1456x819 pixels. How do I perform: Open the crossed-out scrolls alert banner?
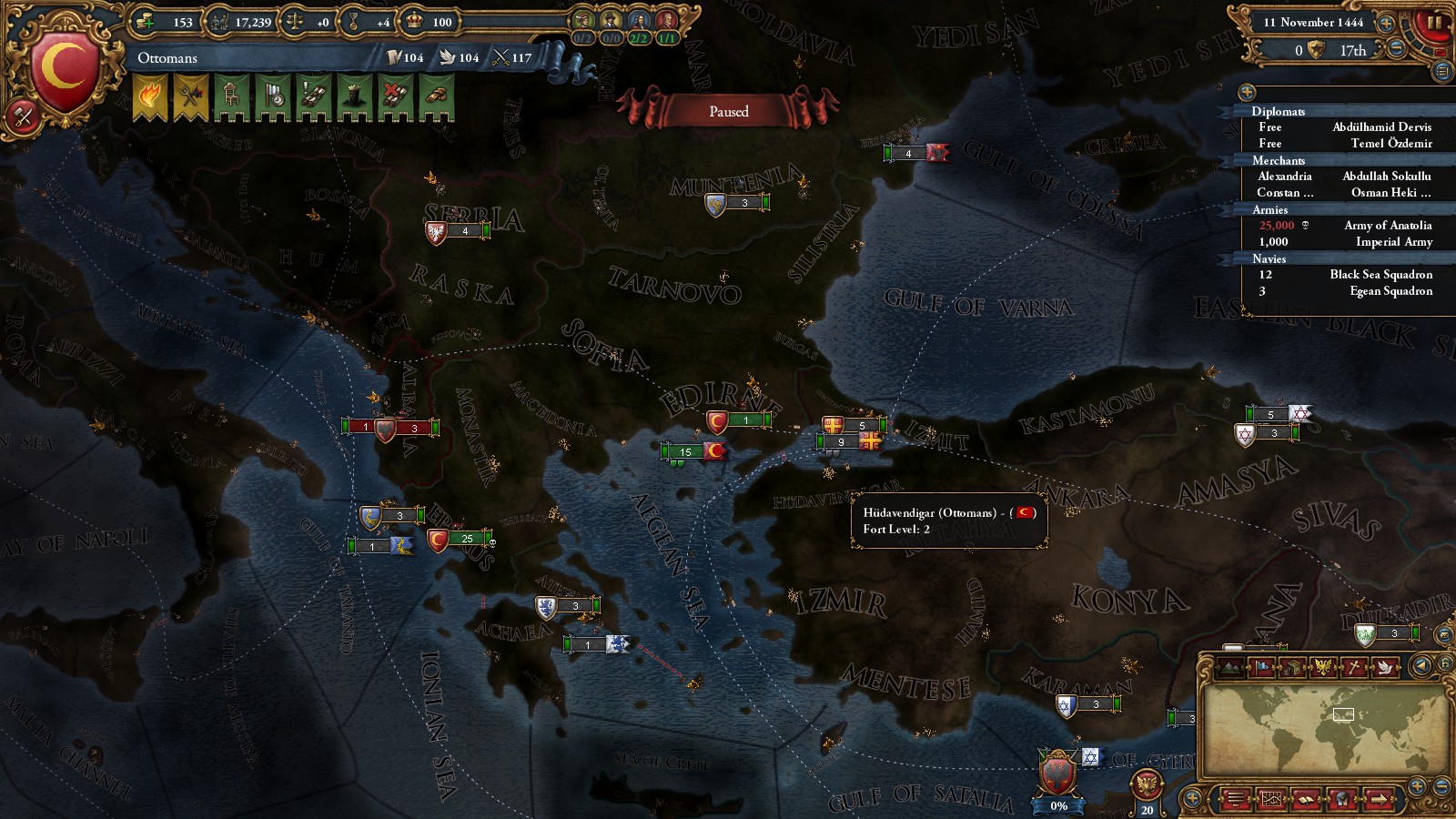[x=395, y=96]
